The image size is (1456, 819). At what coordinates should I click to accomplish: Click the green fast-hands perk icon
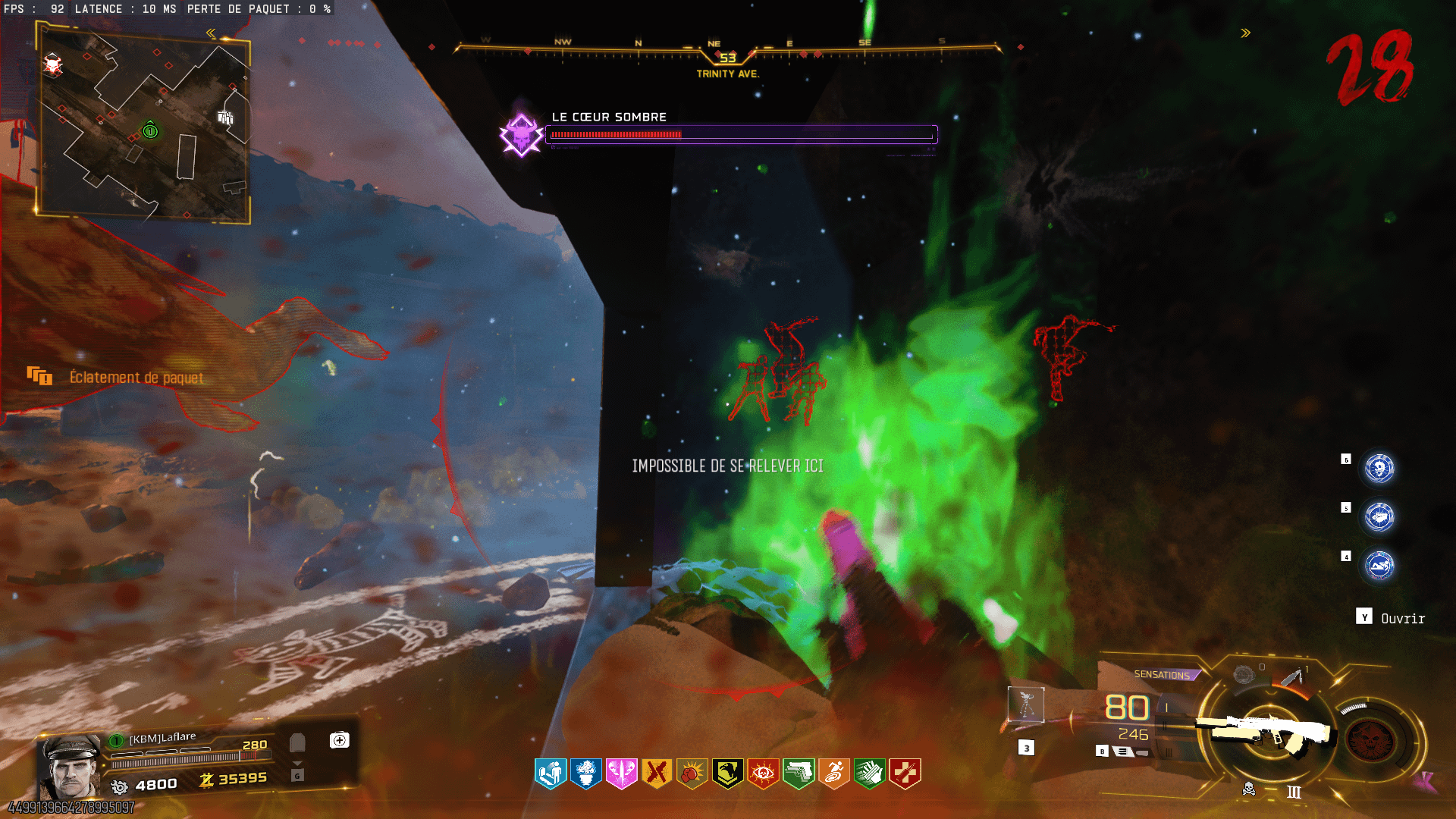point(870,773)
